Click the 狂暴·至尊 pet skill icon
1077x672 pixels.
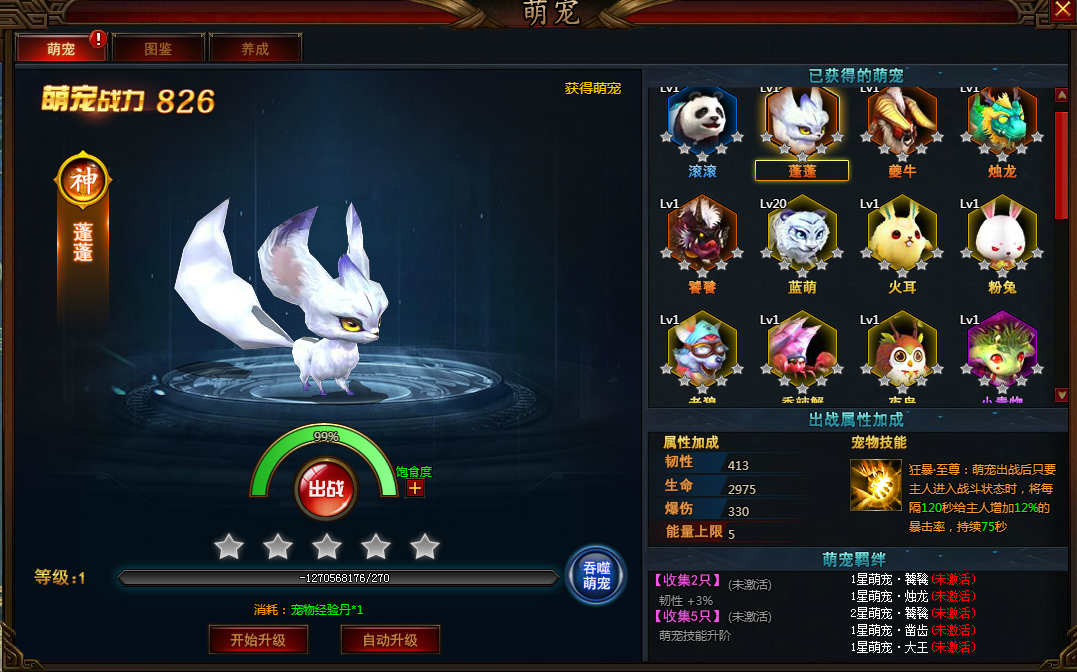click(875, 484)
